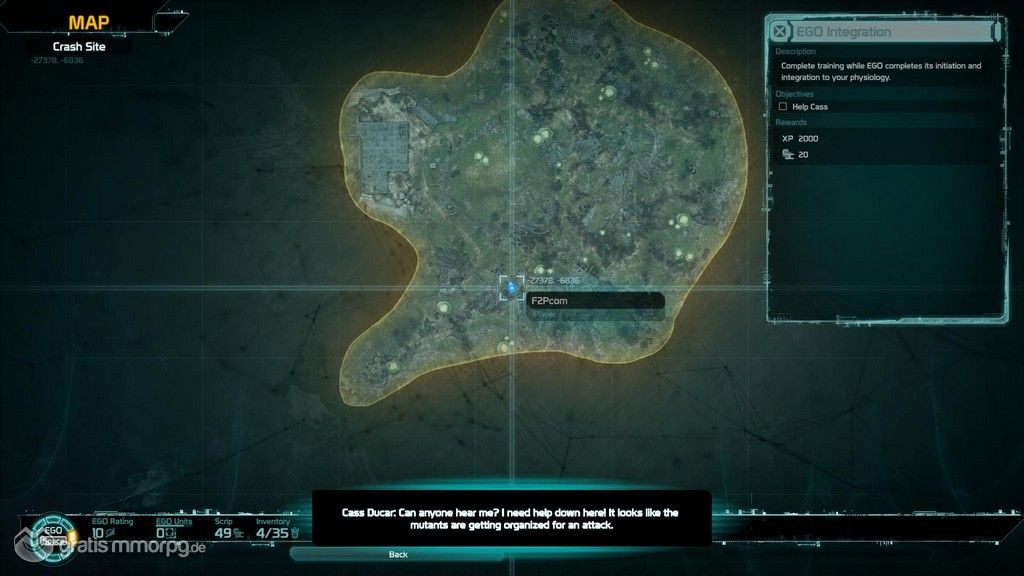Close the EGO Integration mission panel

tap(780, 32)
